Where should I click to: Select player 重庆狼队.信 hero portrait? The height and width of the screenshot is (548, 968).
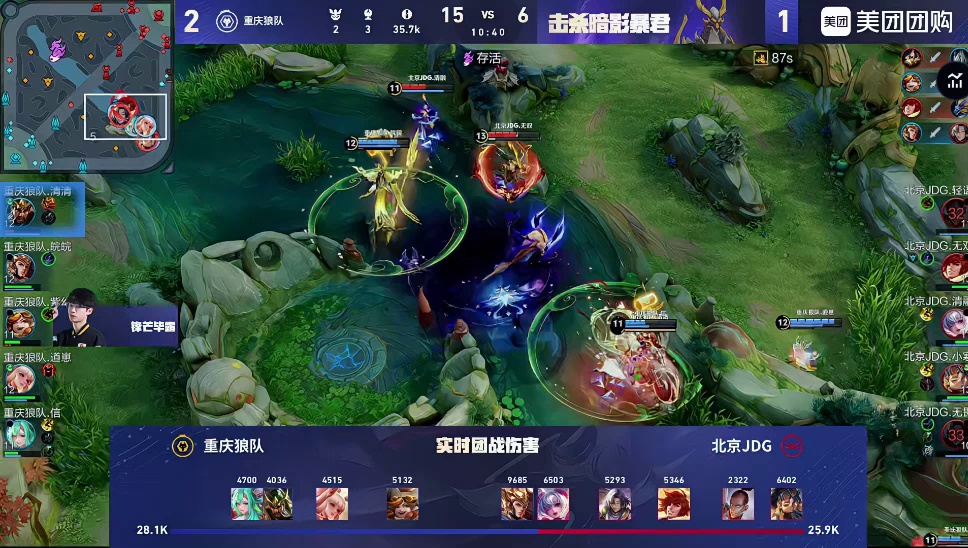[19, 433]
